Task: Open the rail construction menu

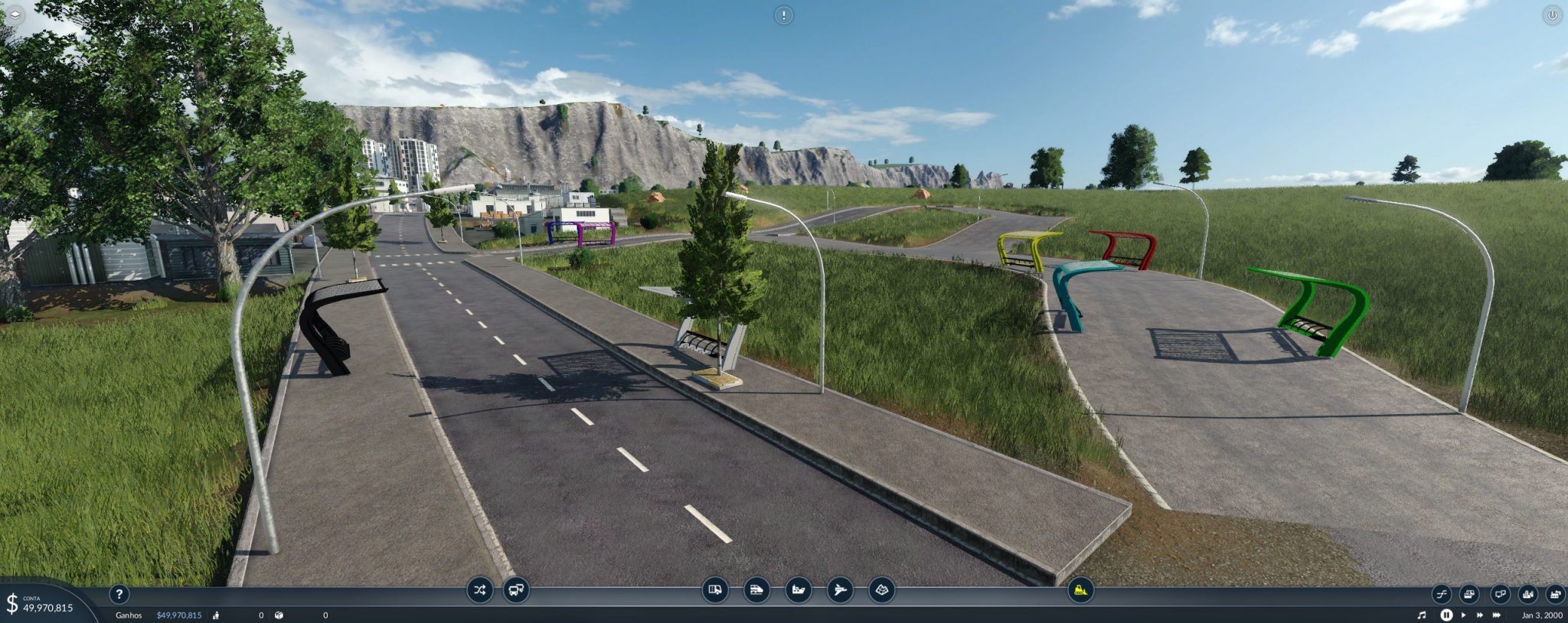Action: coord(756,592)
